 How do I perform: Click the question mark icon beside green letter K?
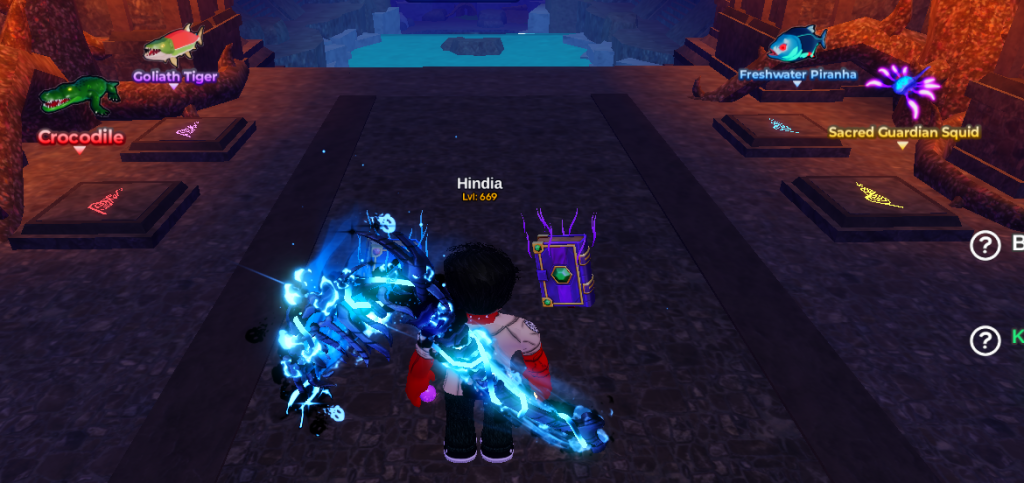[985, 340]
